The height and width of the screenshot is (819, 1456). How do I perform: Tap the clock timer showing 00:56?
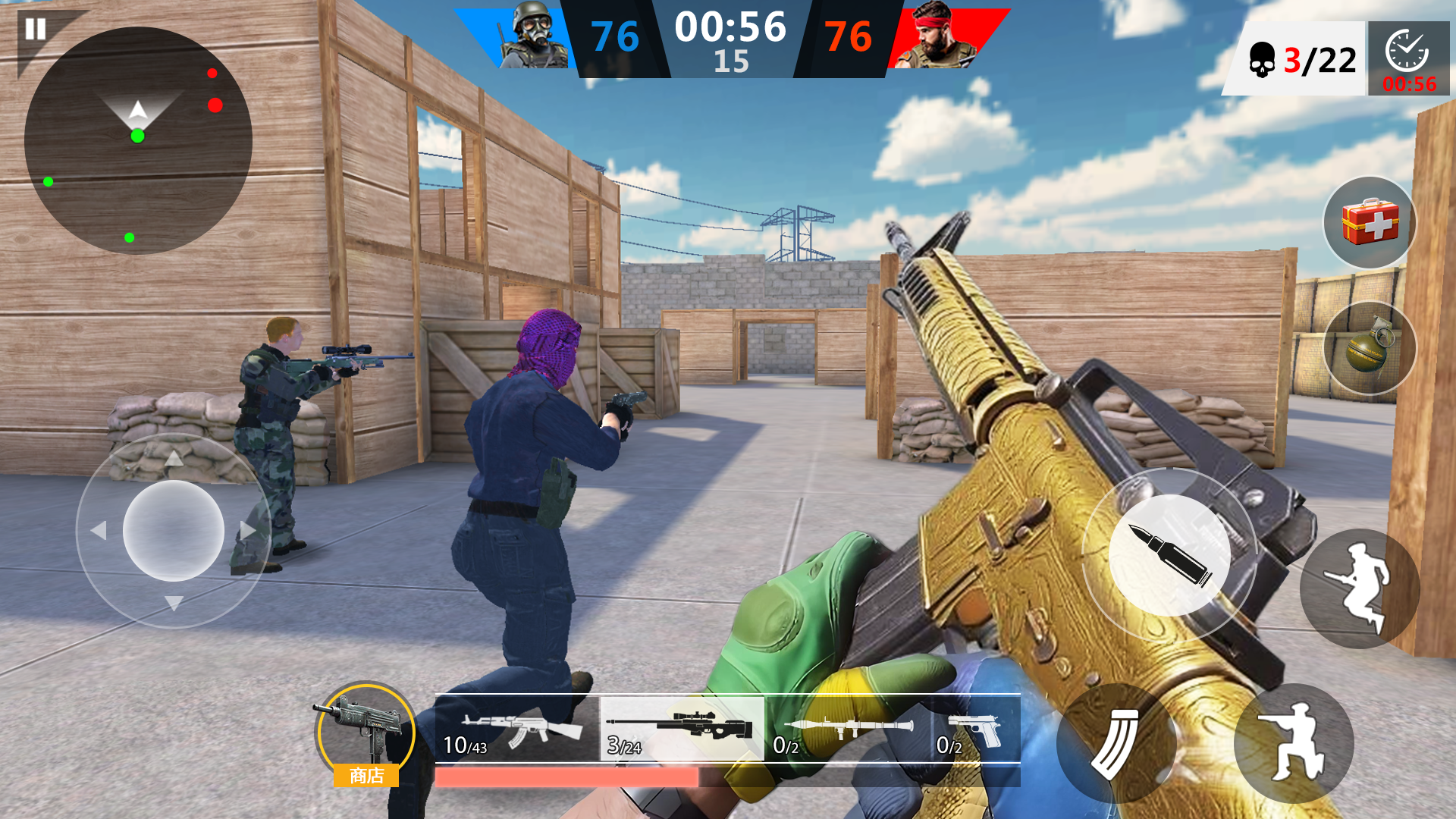1412,61
